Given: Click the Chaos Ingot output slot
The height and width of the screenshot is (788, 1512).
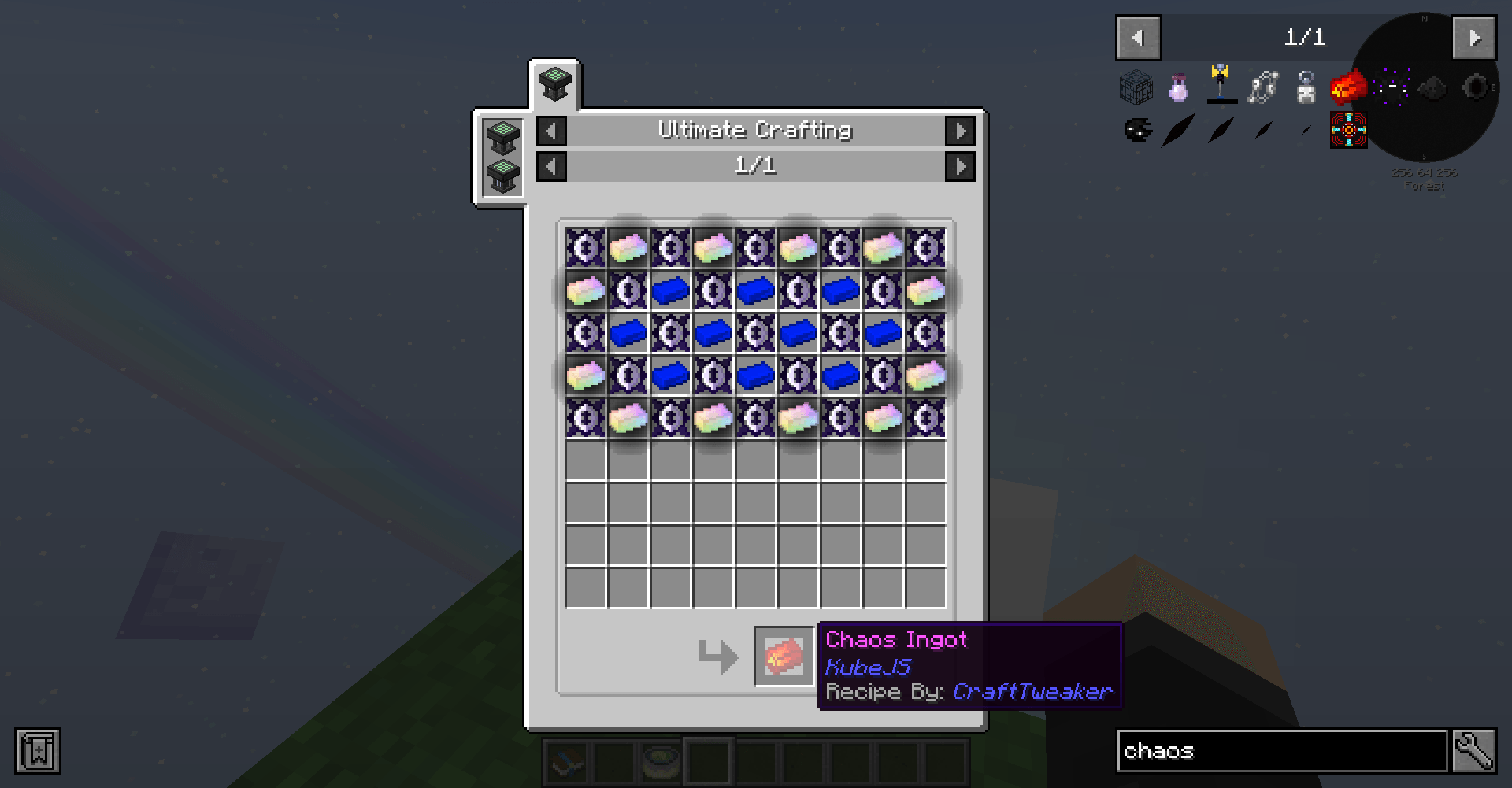Looking at the screenshot, I should tap(783, 656).
